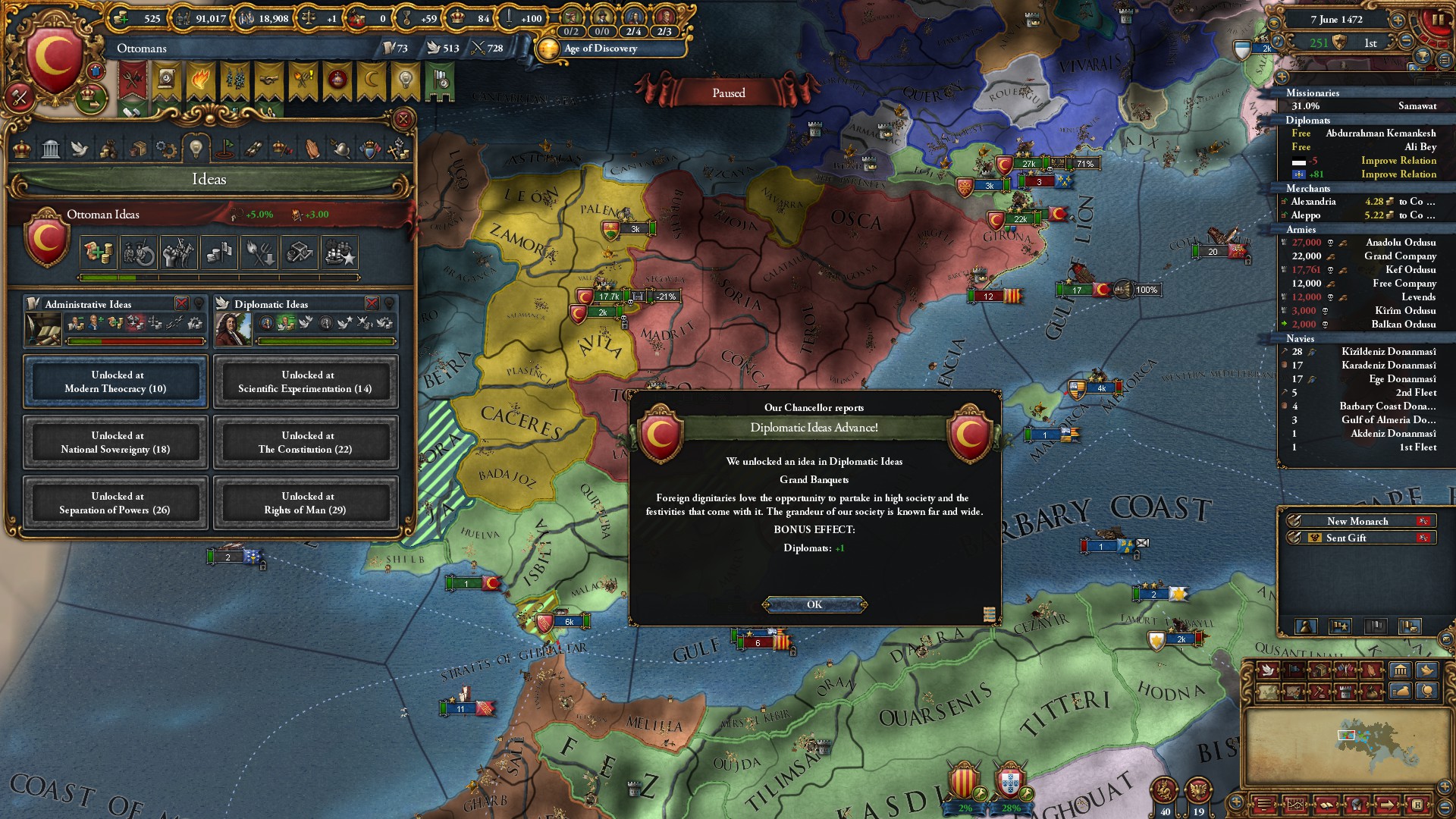Open the Age of Discovery panel
1456x819 pixels.
pos(600,49)
